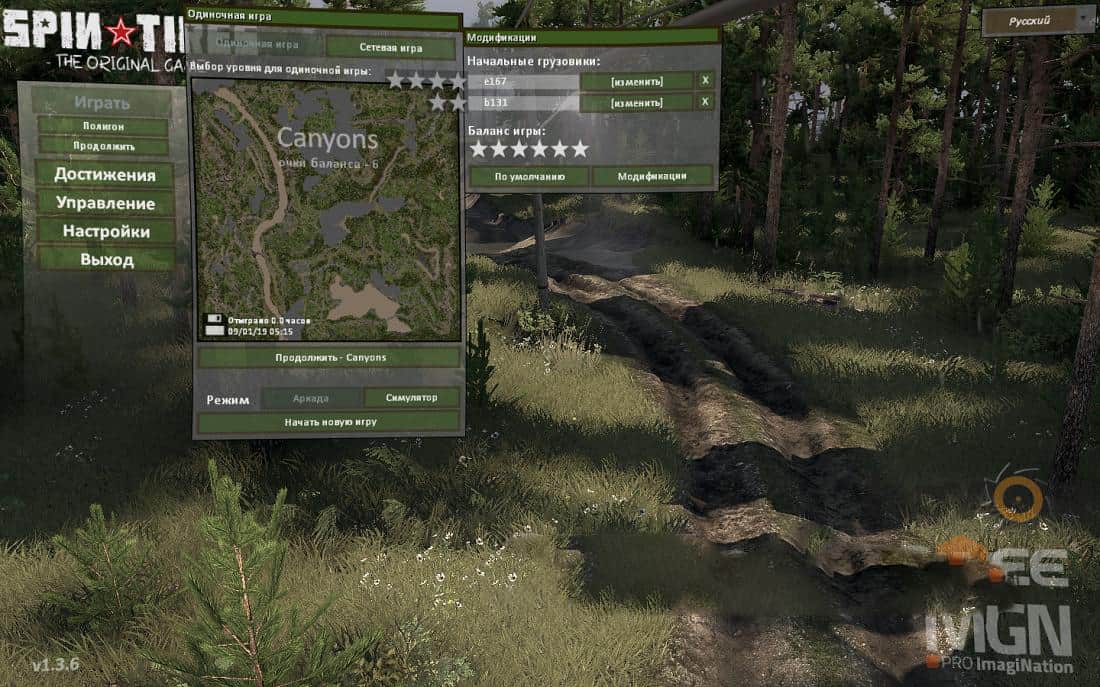
Task: Open the Русский language dropdown
Action: [1038, 21]
